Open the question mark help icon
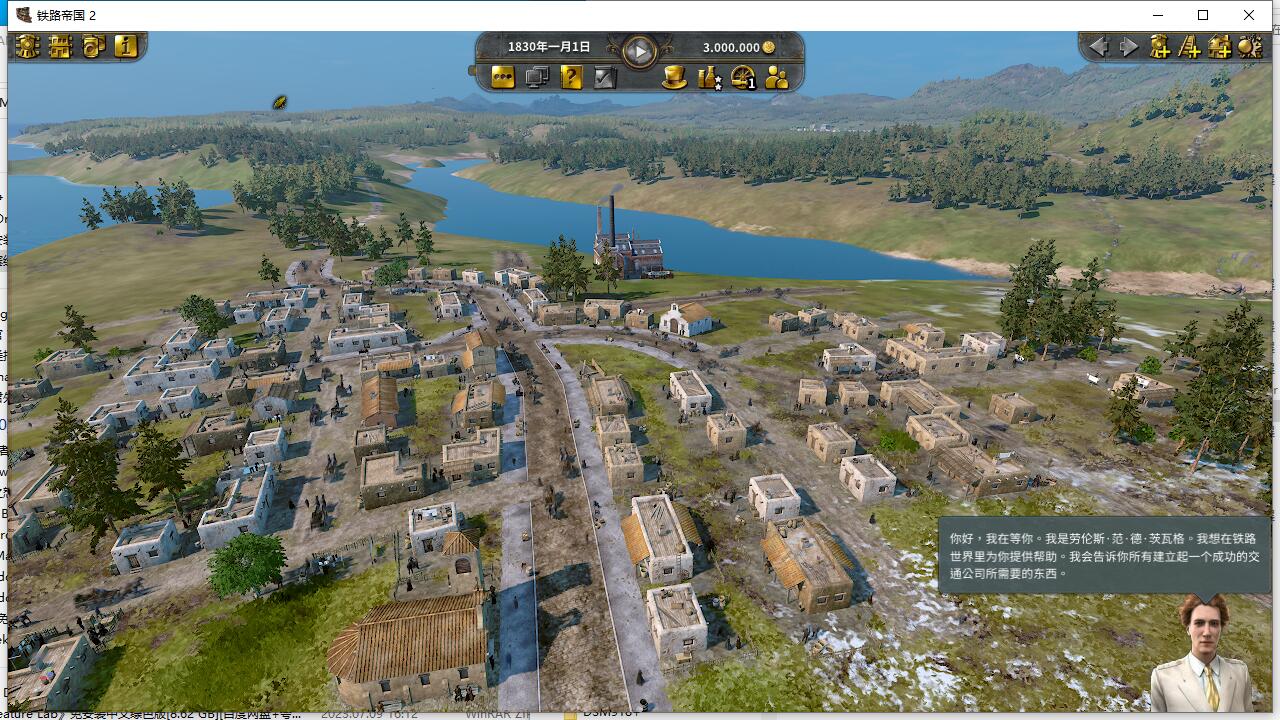 point(571,77)
